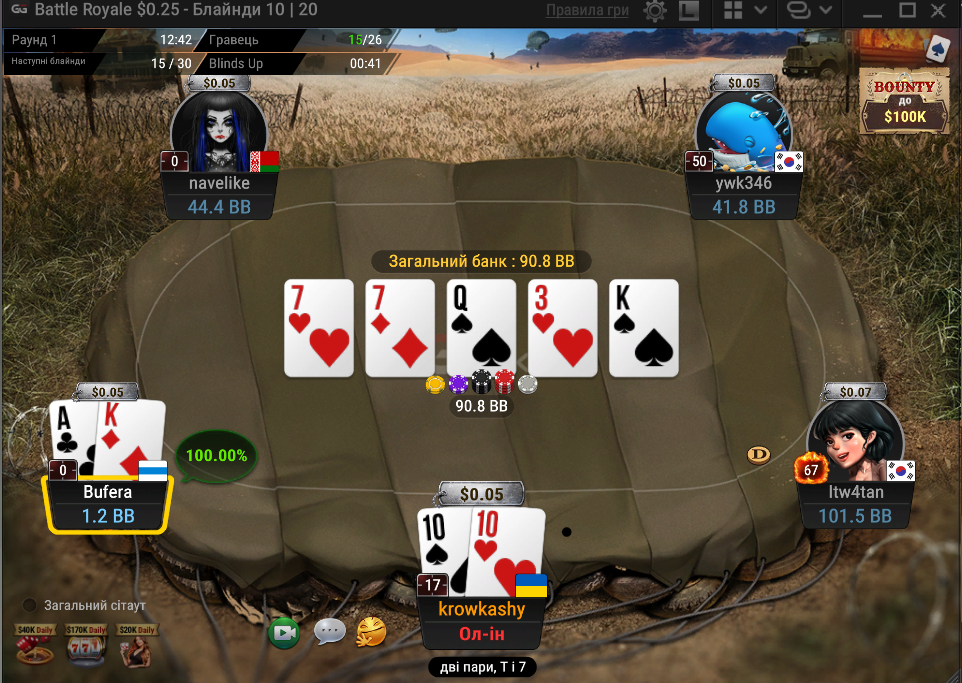
Task: Open the Bounty $100K banner
Action: (904, 102)
